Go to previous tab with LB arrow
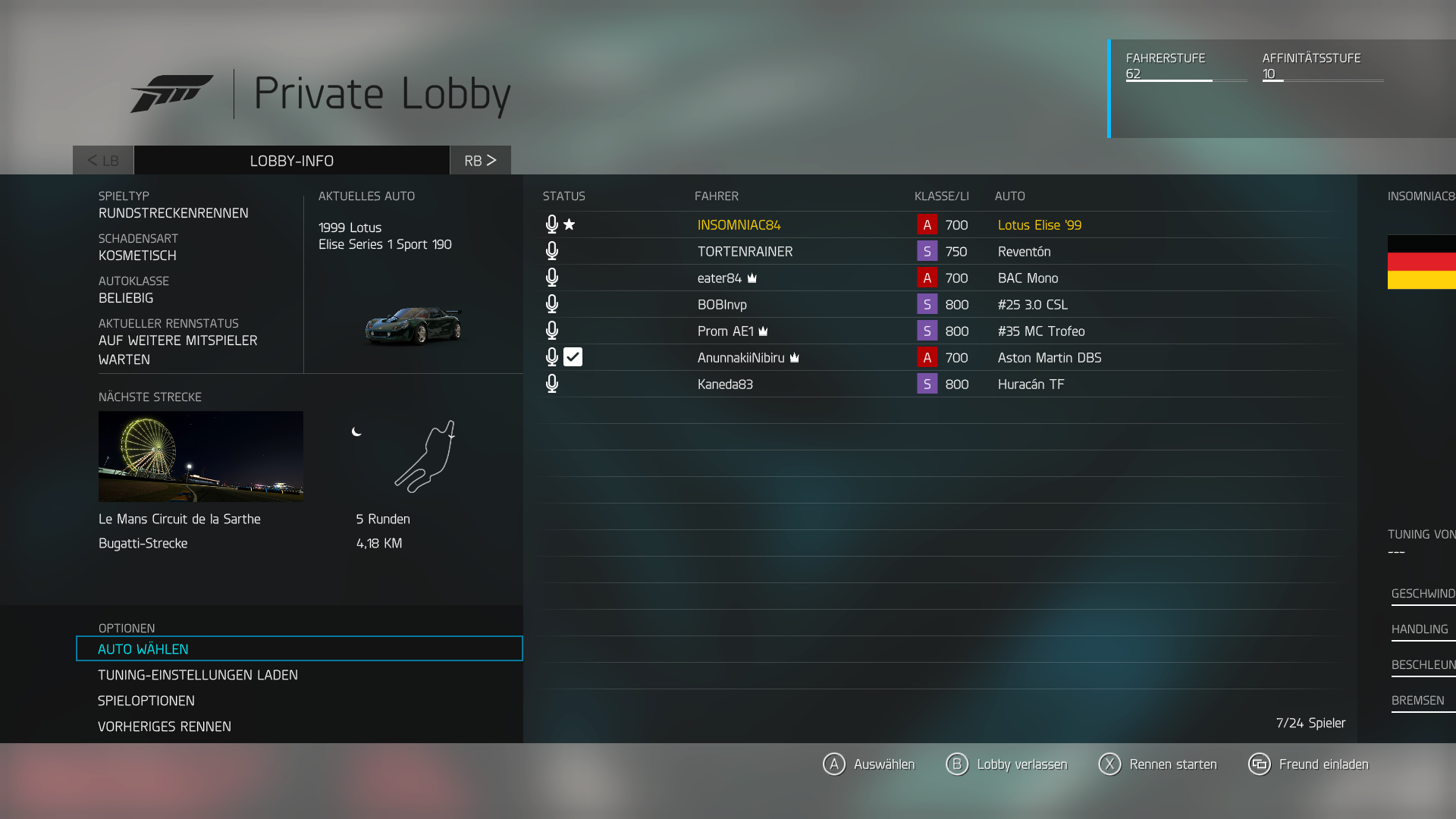This screenshot has width=1456, height=819. 103,161
